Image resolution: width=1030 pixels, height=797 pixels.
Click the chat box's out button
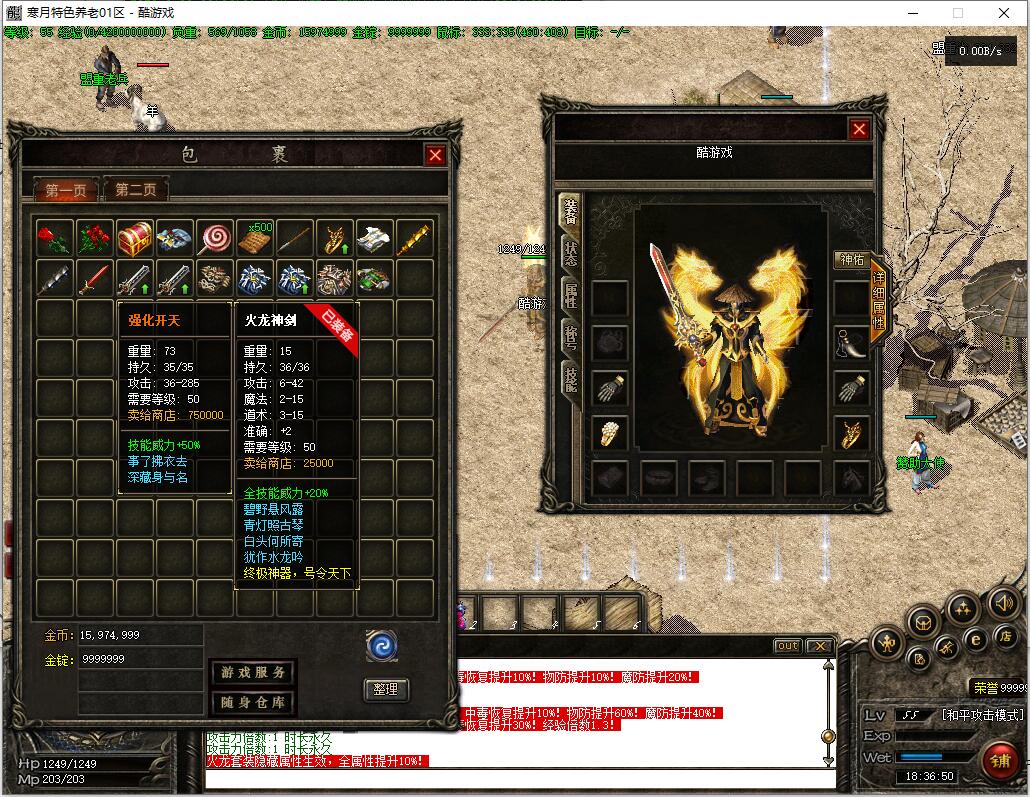[788, 646]
